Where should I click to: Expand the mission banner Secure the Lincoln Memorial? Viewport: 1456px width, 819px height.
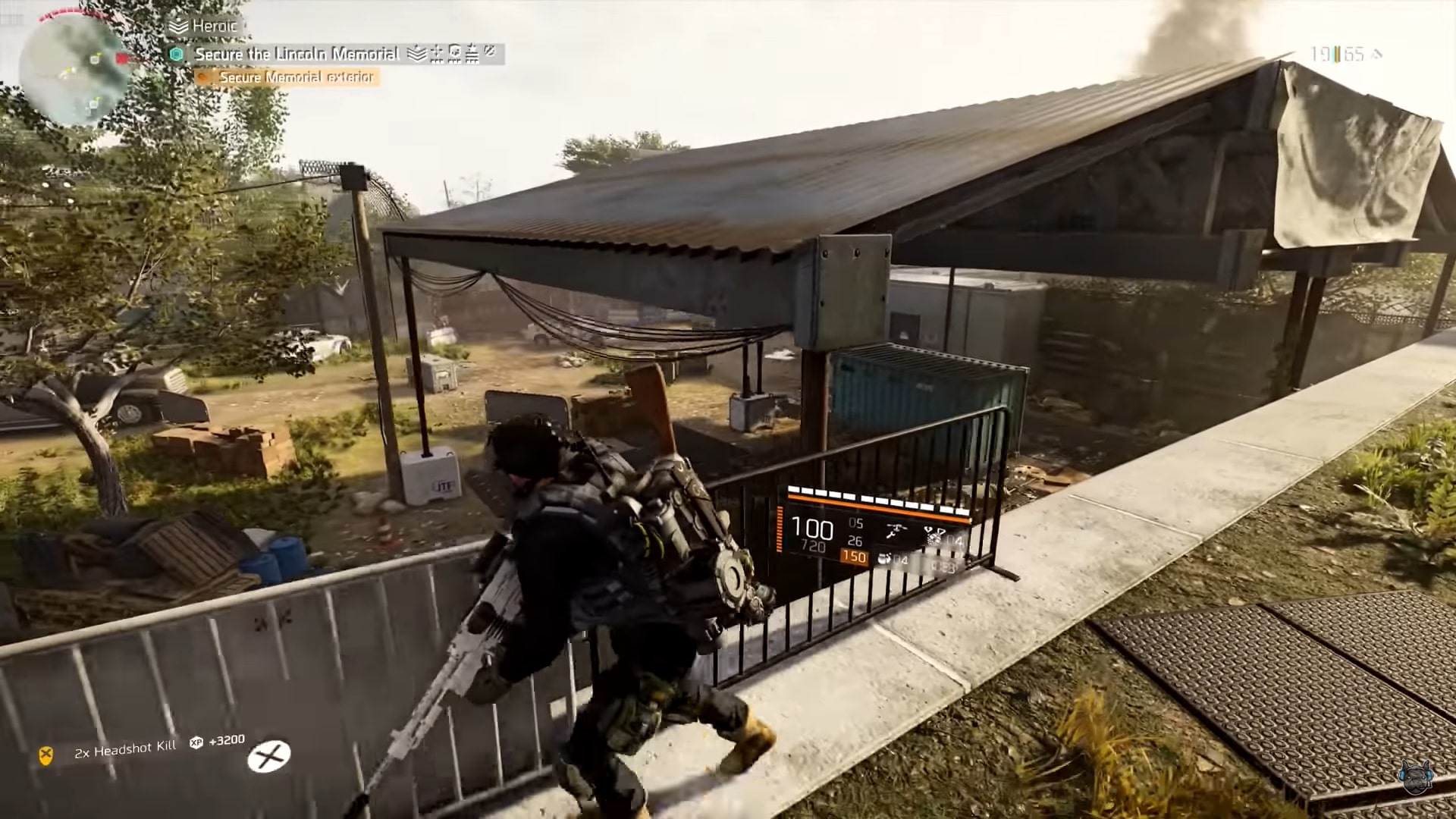coord(297,54)
